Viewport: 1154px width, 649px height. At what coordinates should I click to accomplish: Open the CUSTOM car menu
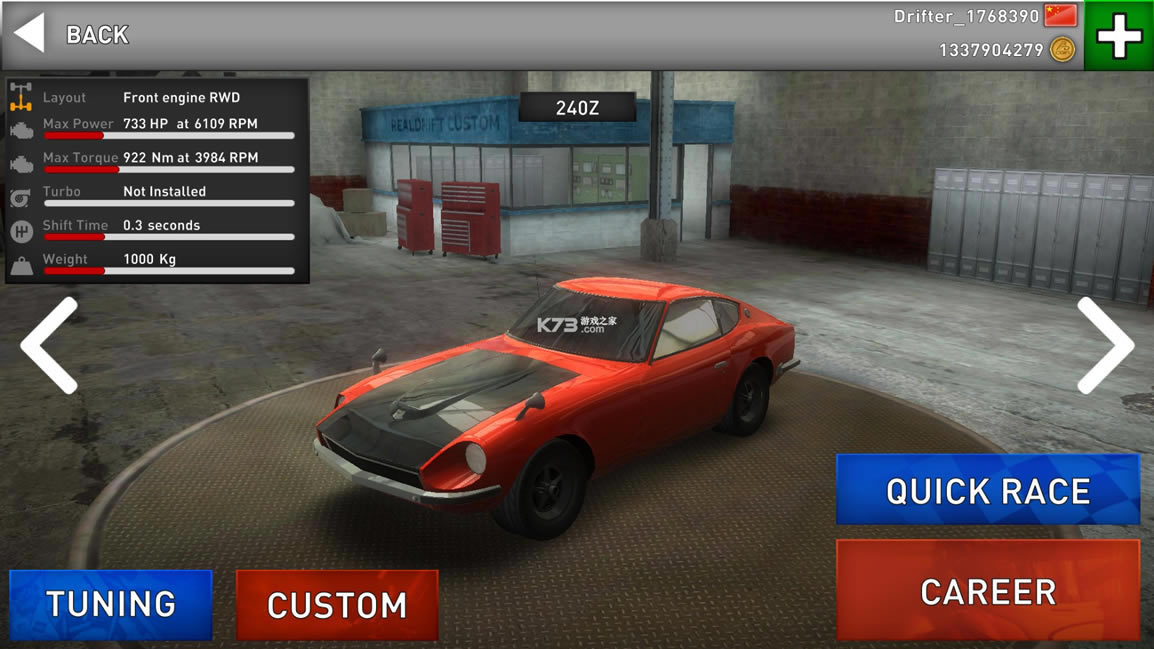(337, 605)
